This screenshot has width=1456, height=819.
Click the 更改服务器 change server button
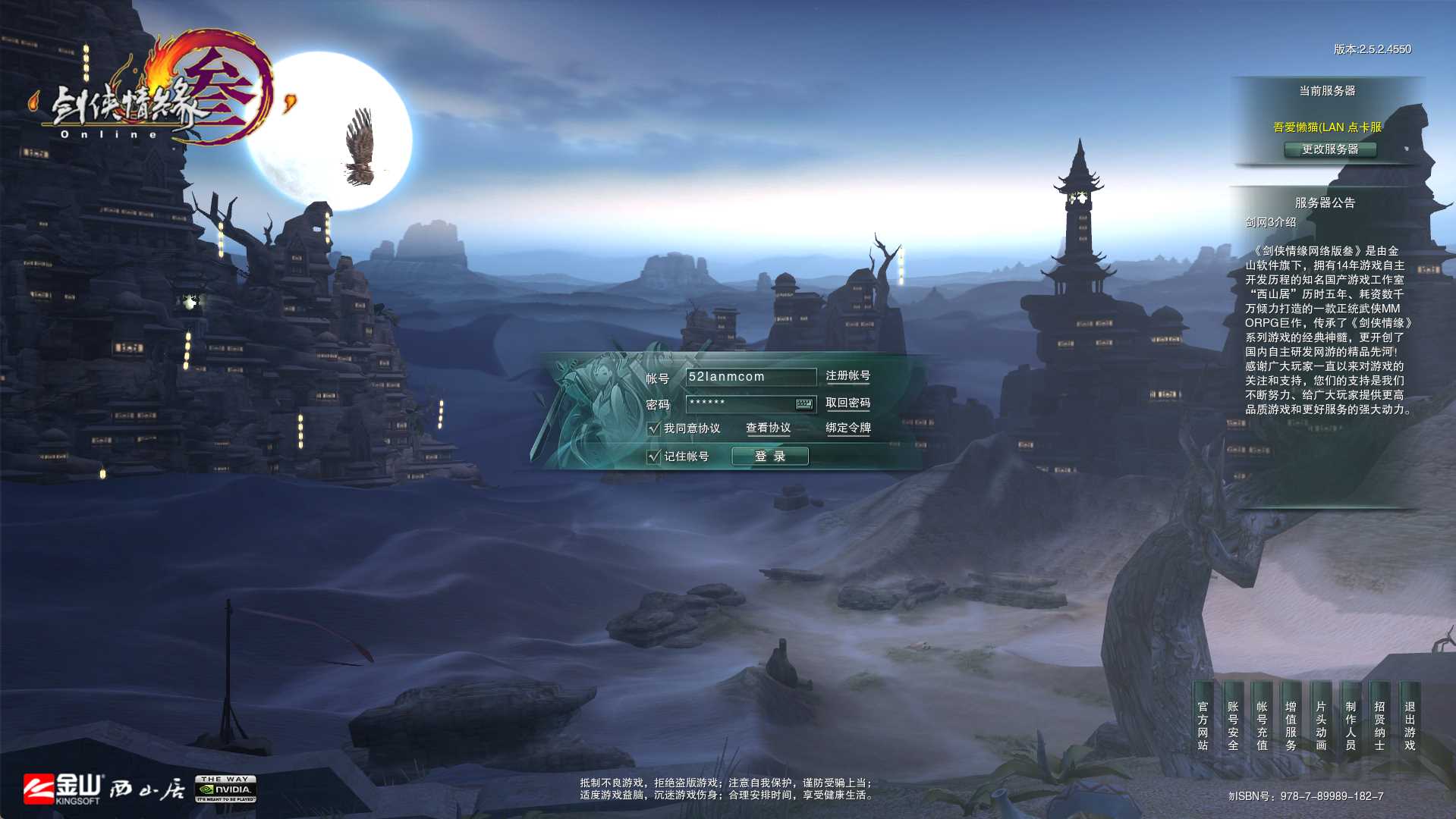point(1330,149)
